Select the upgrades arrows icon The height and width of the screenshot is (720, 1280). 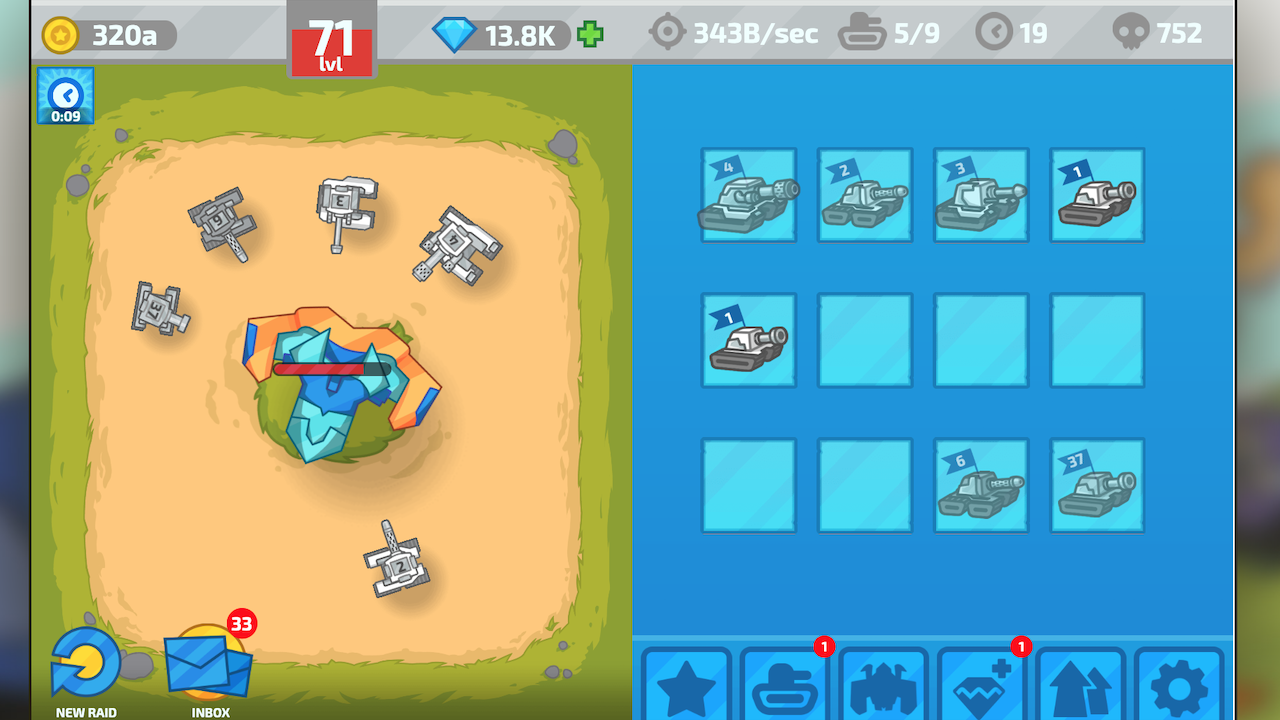(x=1080, y=690)
